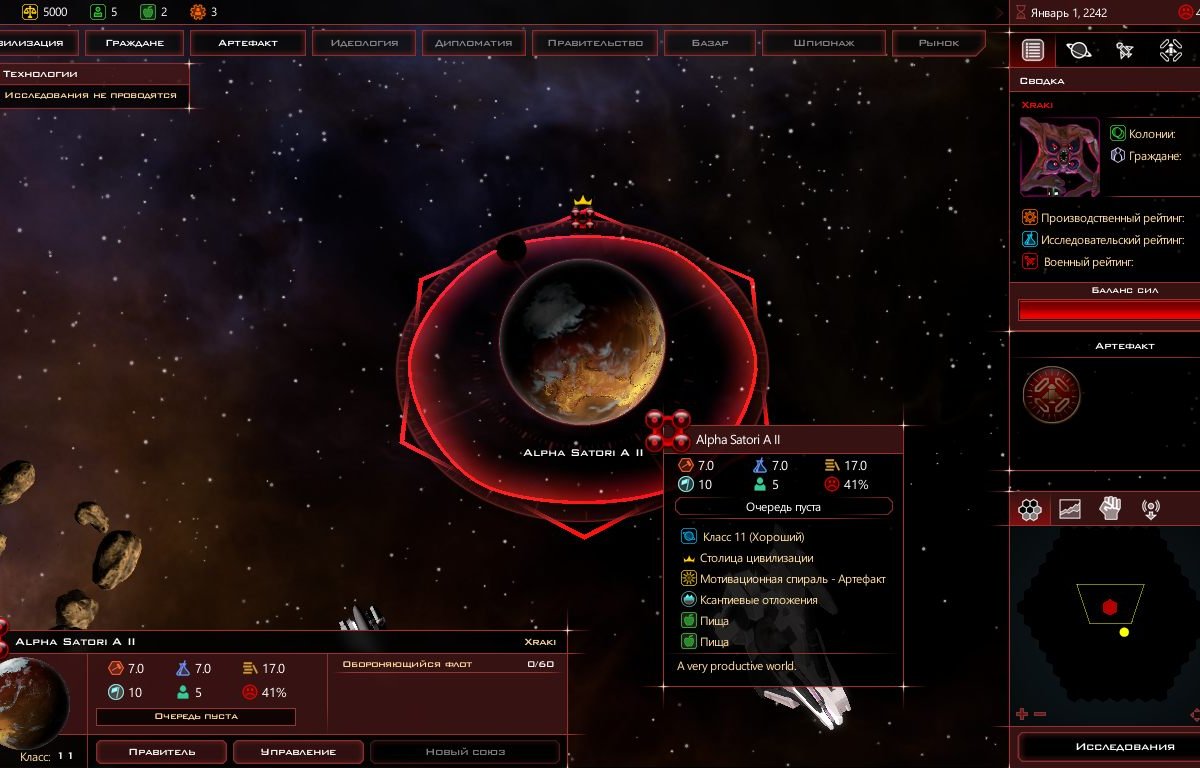The height and width of the screenshot is (768, 1200).
Task: Open the Базар (Bazaar) menu
Action: (710, 43)
